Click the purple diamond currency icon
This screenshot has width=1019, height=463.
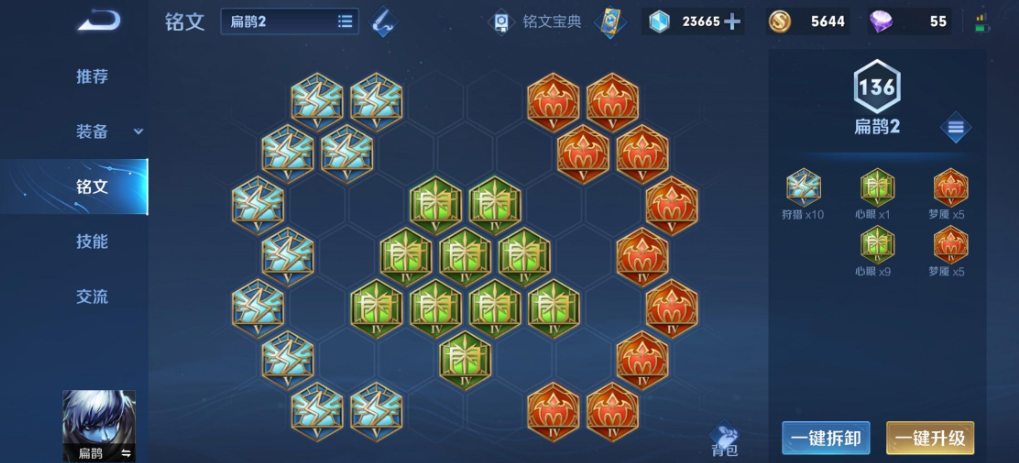pyautogui.click(x=882, y=21)
